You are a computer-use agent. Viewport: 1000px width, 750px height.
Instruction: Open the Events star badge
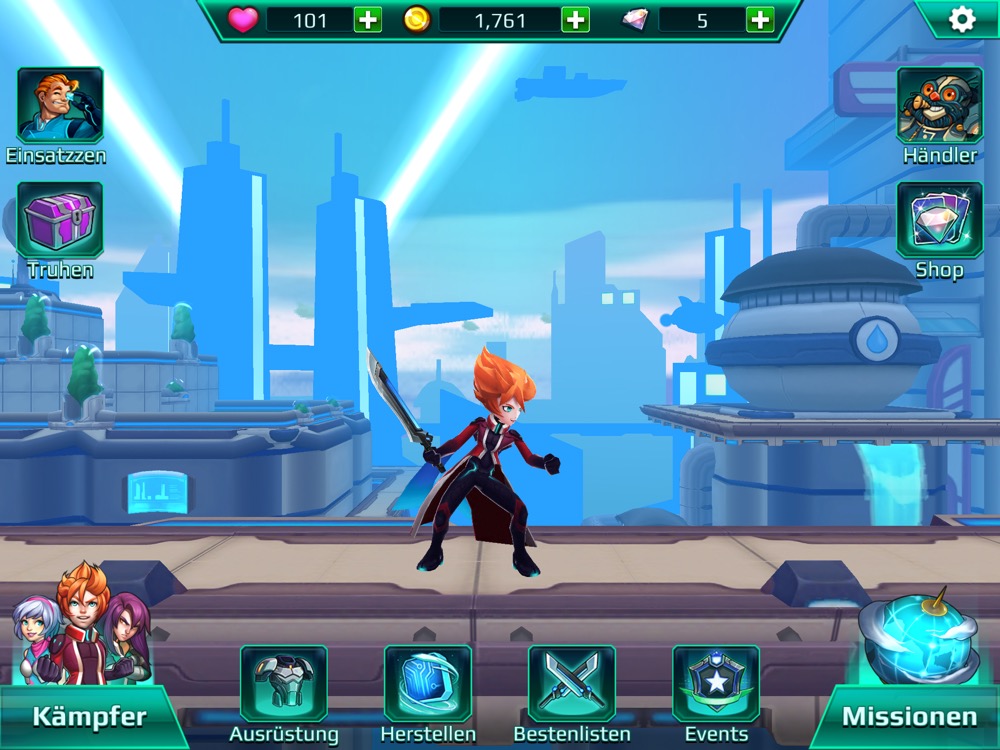point(716,685)
